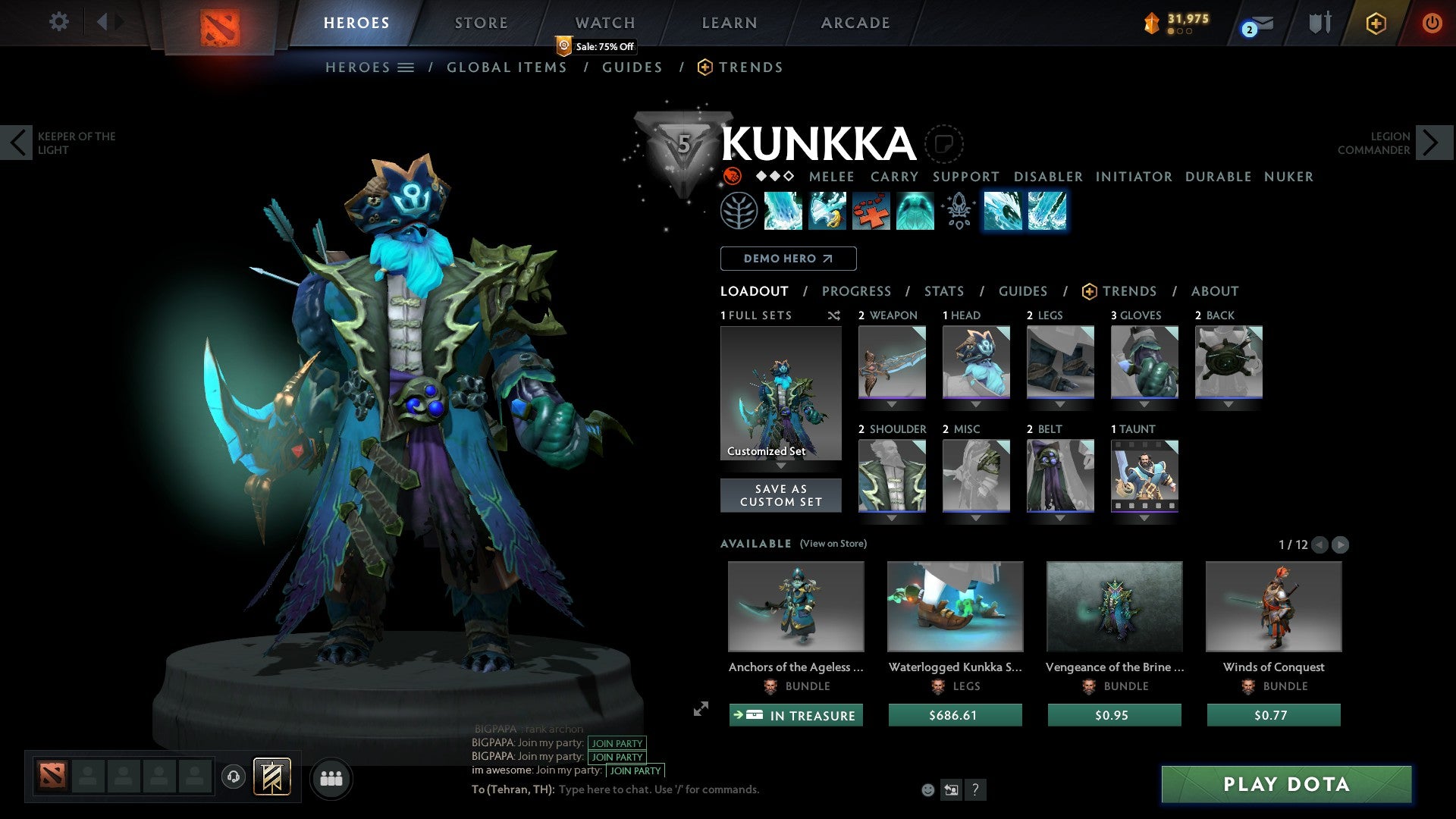1456x819 pixels.
Task: Click the Aghanim's Scepter upgrade icon
Action: [959, 211]
